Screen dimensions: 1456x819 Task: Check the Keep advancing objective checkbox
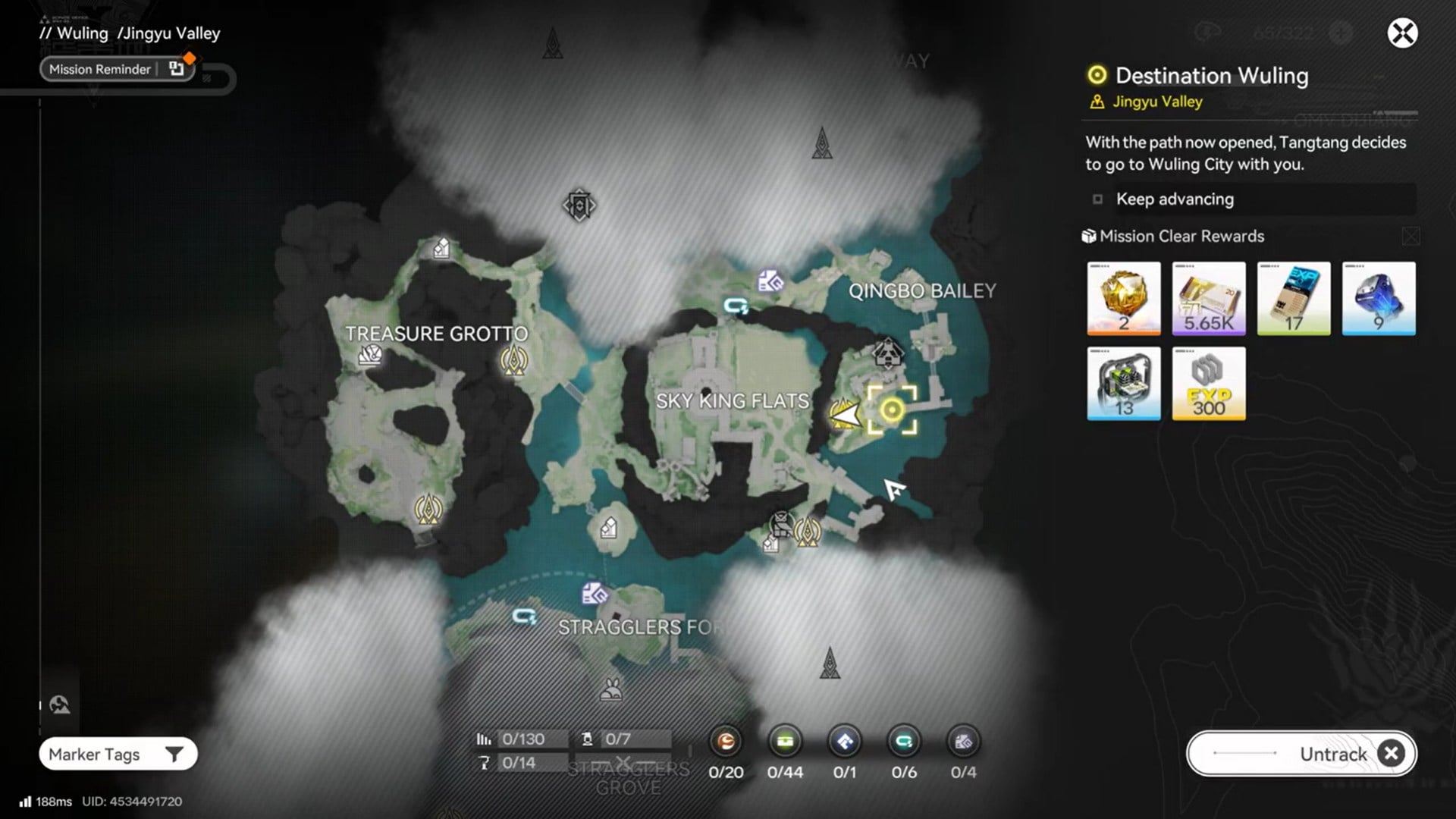(1097, 199)
